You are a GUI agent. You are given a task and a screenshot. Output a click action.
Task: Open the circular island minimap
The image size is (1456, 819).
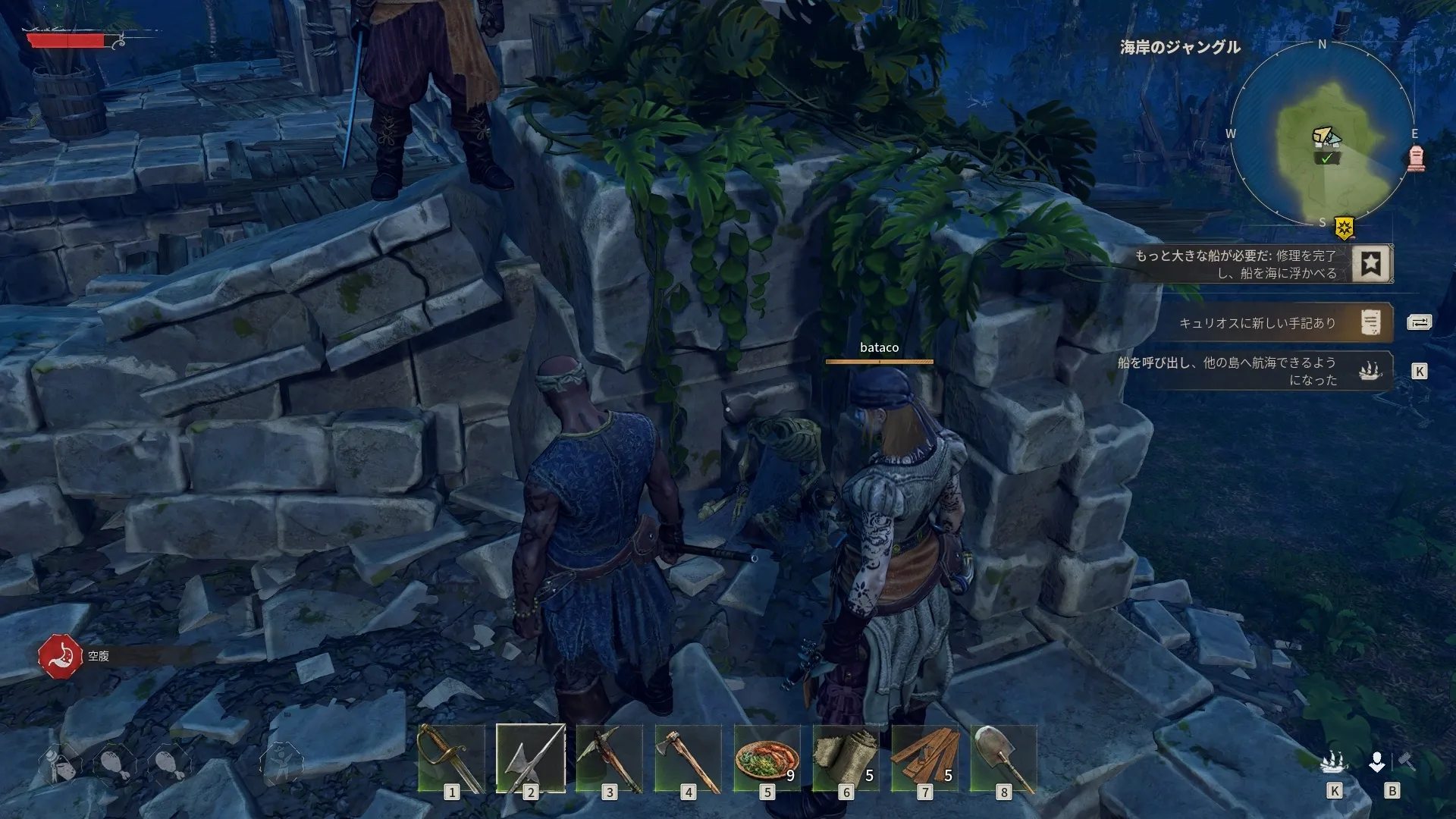[x=1322, y=134]
